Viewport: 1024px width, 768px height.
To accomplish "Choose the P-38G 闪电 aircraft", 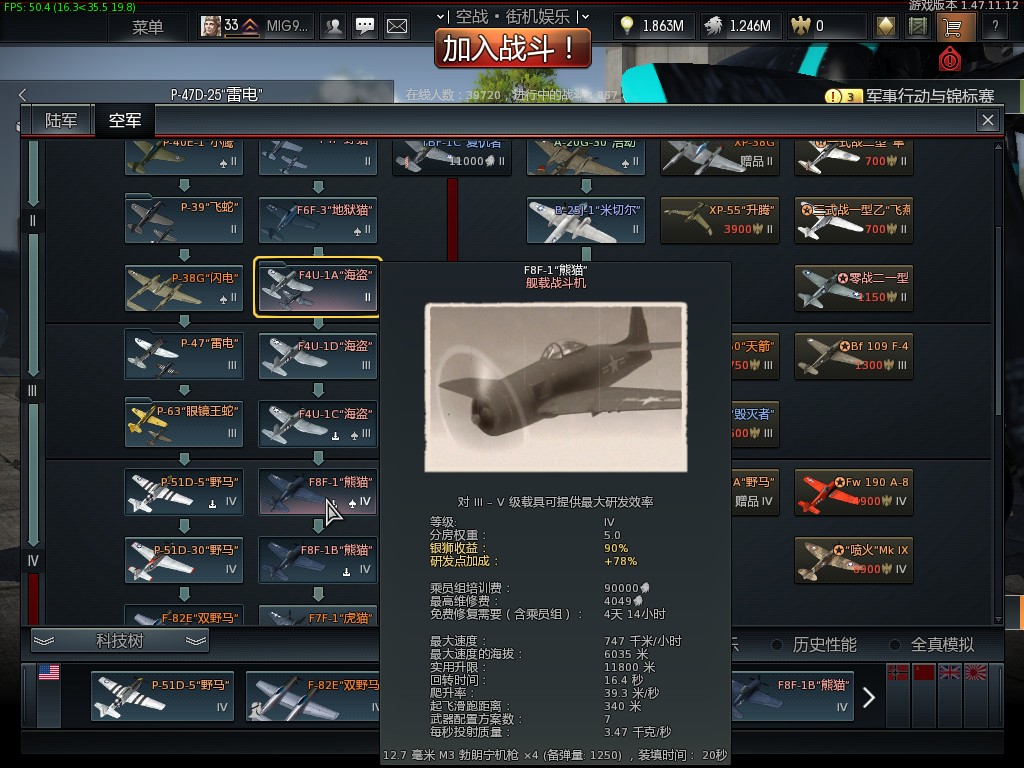I will [x=184, y=288].
